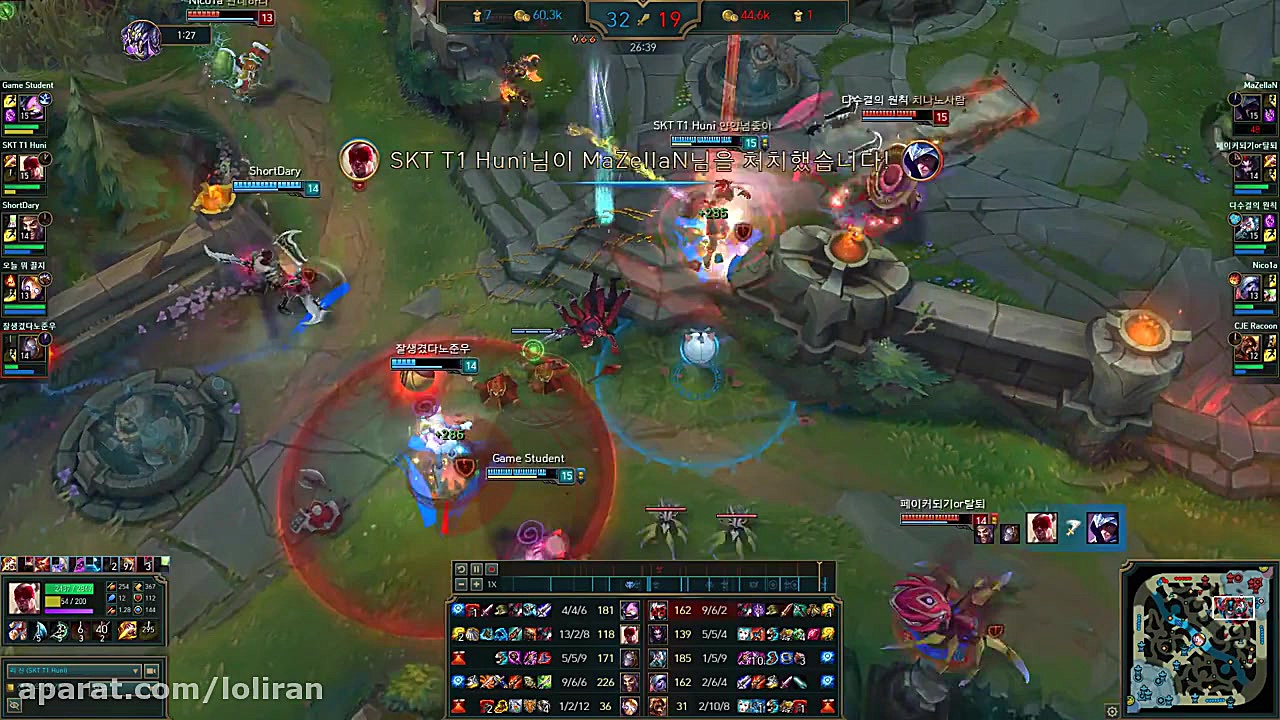Decrease replay speed with the minus button
The width and height of the screenshot is (1280, 720).
(x=461, y=583)
